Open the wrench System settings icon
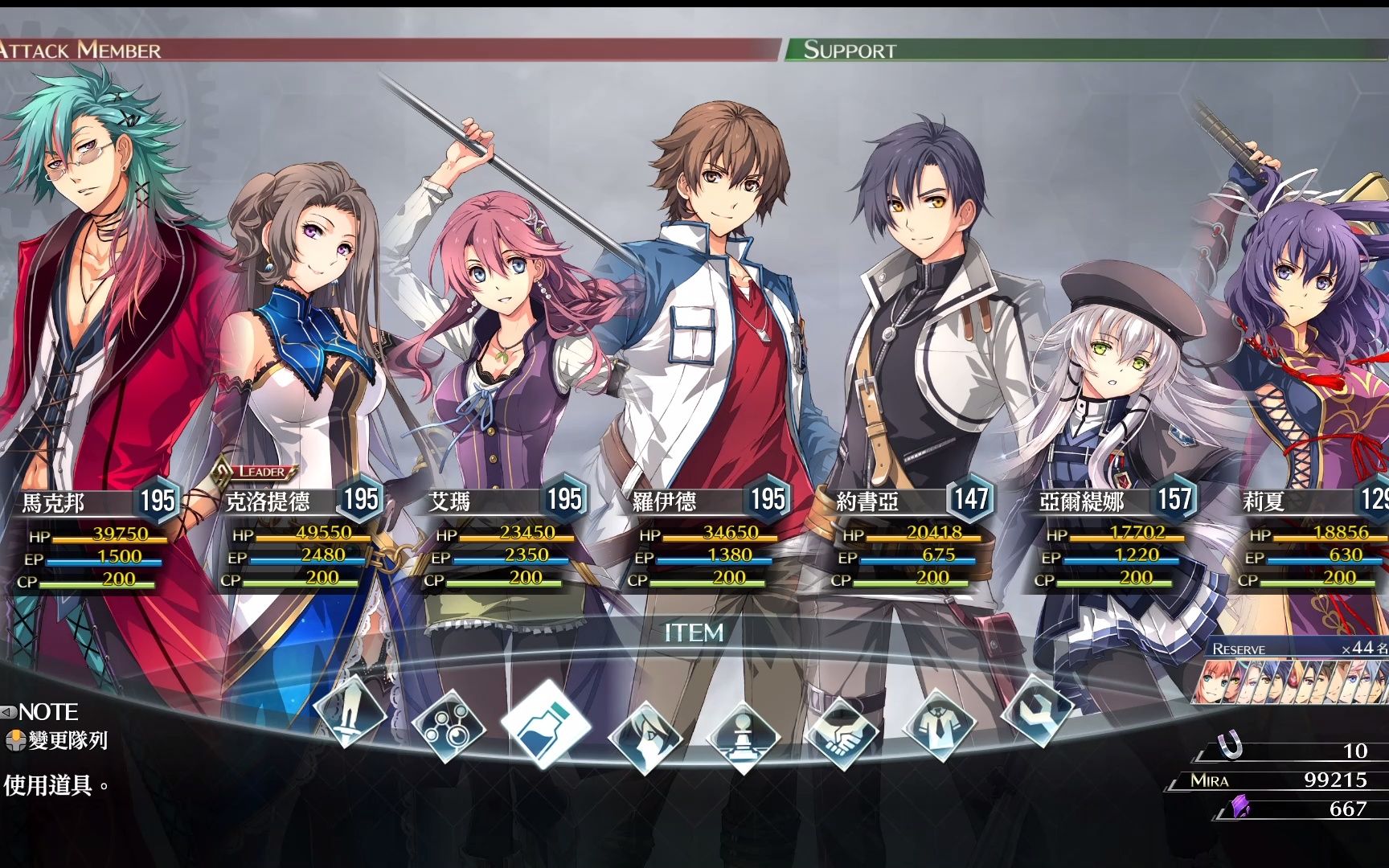1389x868 pixels. 1036,709
